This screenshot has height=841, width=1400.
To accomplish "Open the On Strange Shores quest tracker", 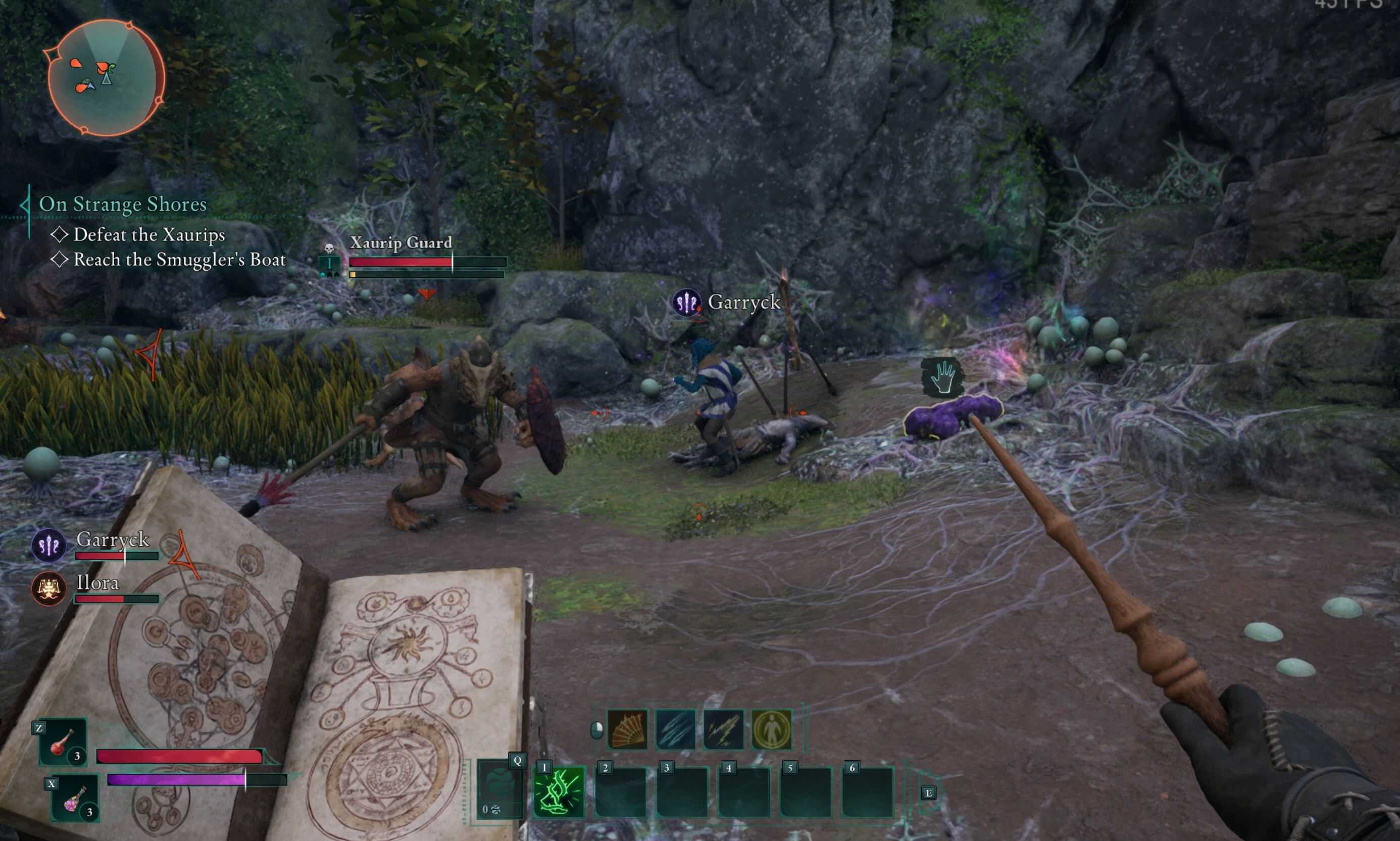I will [x=122, y=204].
